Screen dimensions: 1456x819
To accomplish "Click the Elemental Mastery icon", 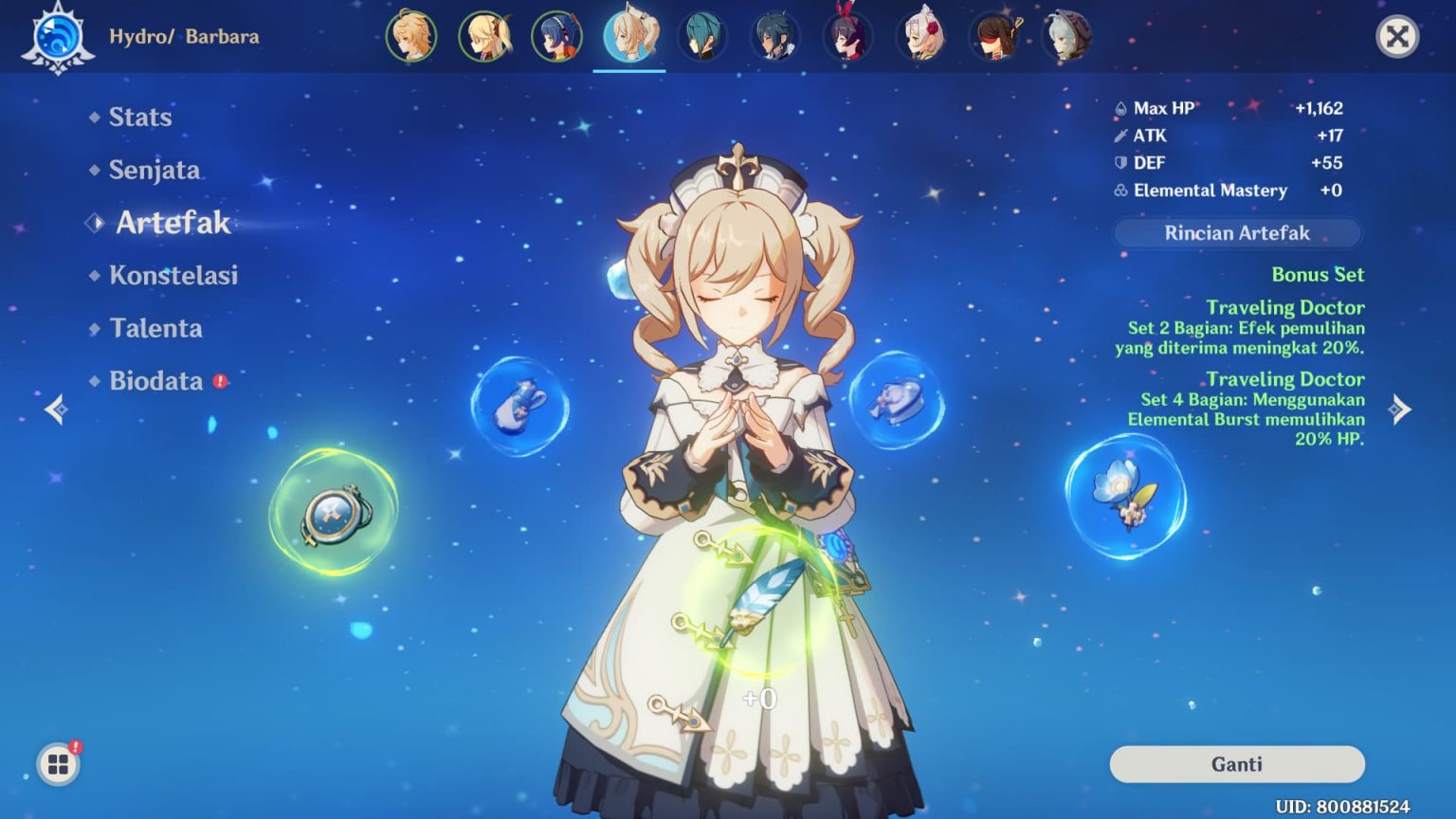I will (x=1120, y=191).
